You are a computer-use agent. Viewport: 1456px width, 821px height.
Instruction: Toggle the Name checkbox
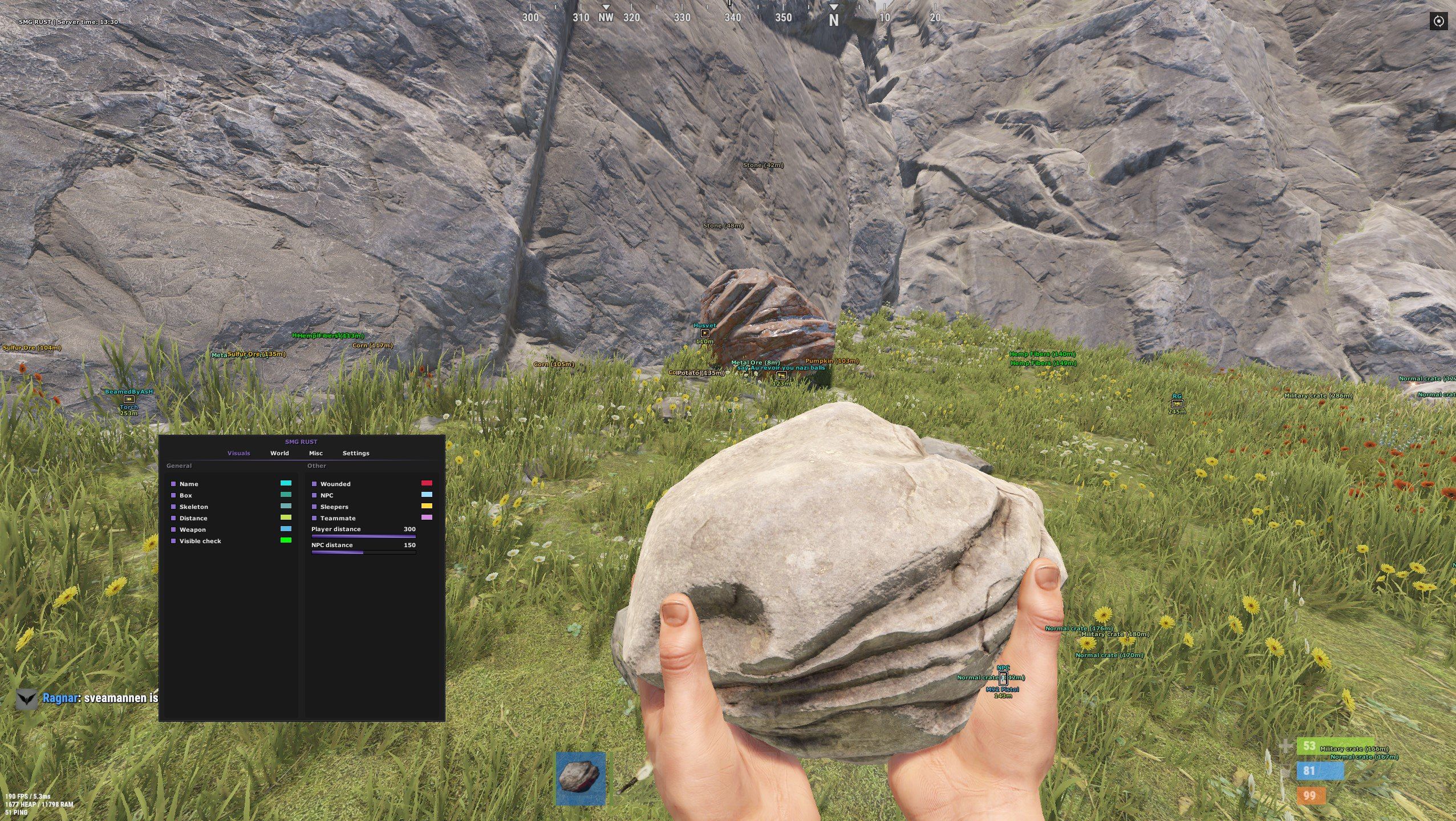click(173, 484)
